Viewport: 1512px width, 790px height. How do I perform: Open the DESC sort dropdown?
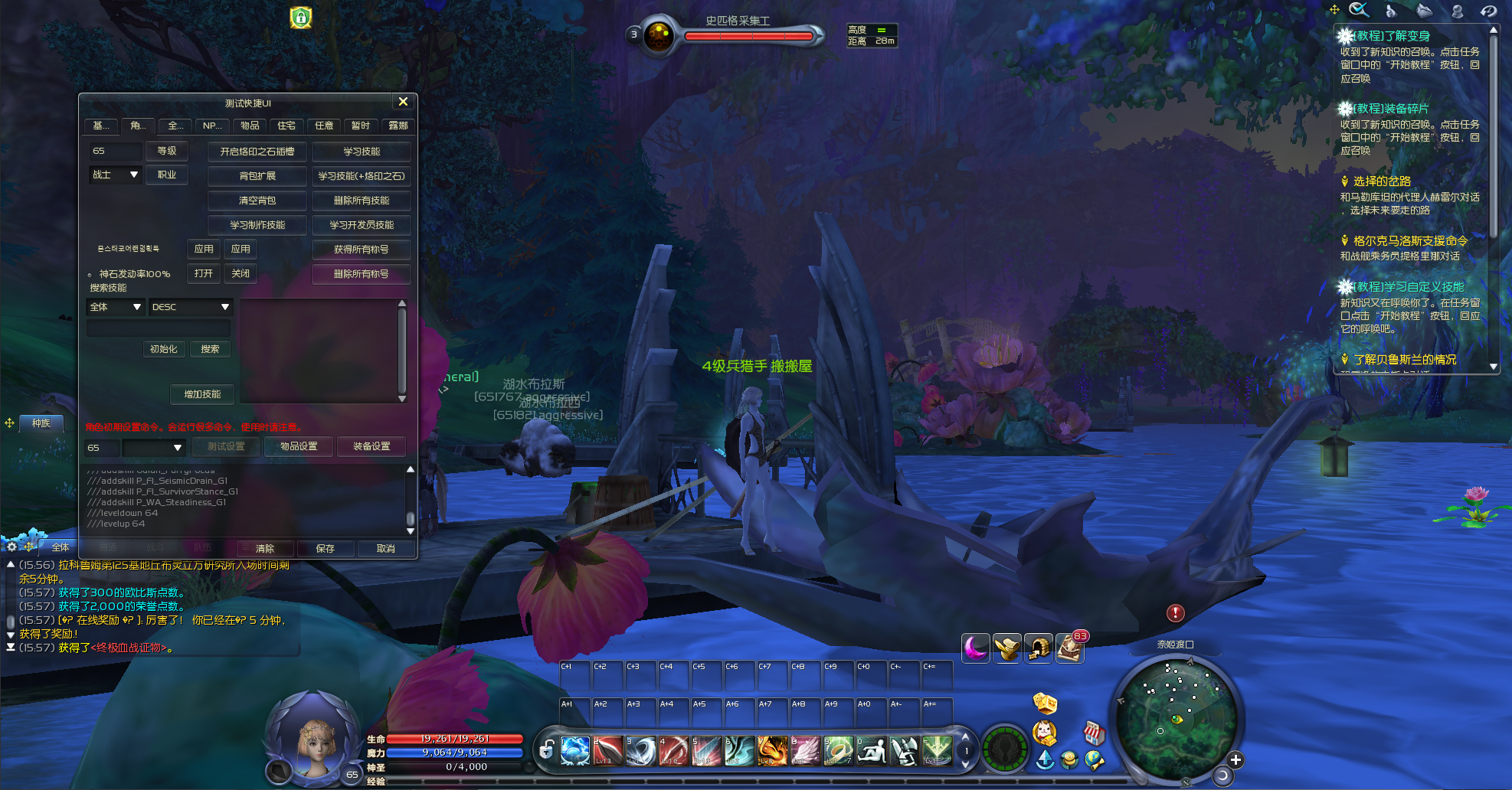[191, 307]
